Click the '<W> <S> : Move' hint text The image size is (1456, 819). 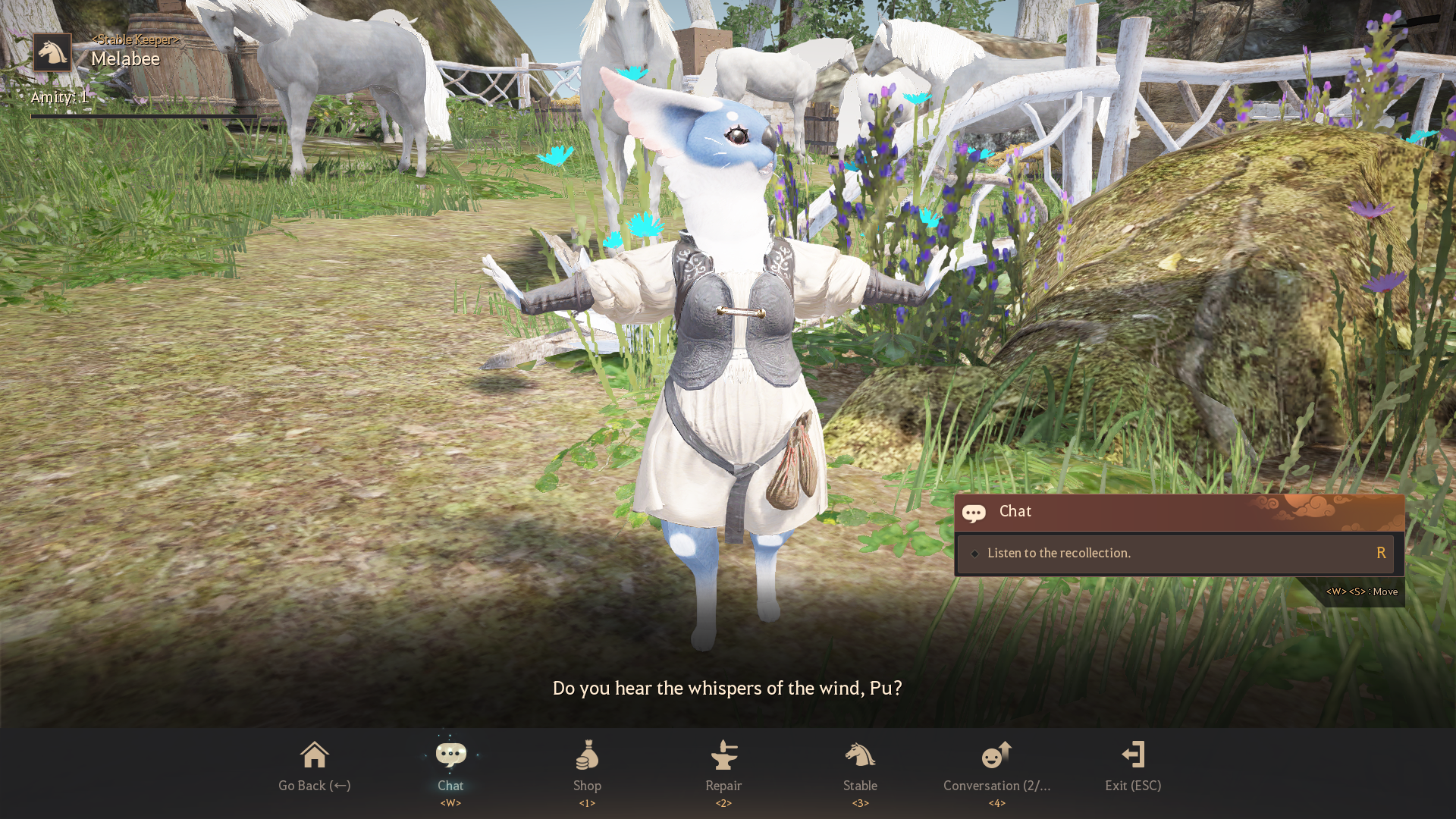point(1361,591)
